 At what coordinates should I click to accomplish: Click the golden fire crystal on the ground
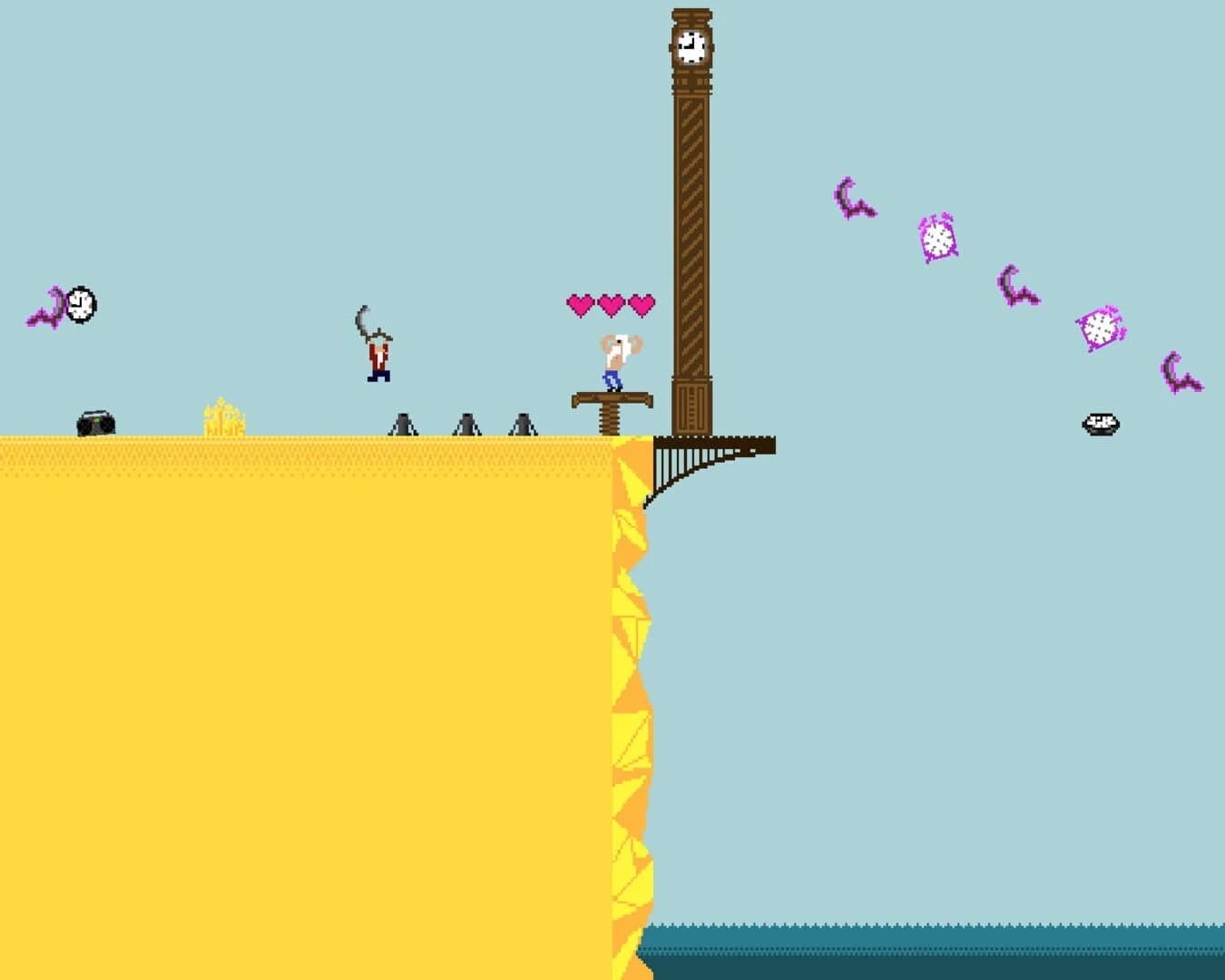click(x=221, y=416)
